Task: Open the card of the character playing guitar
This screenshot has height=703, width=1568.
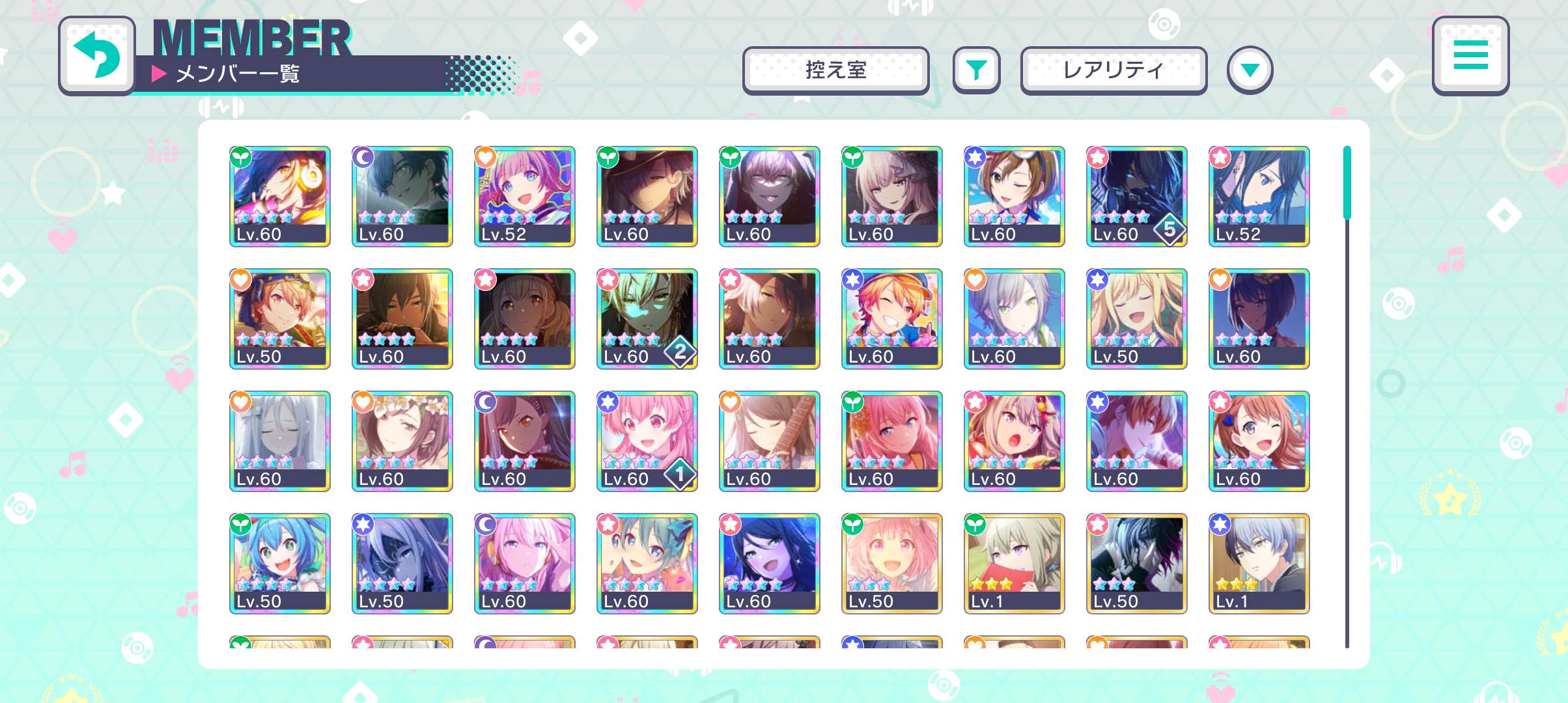Action: [769, 441]
